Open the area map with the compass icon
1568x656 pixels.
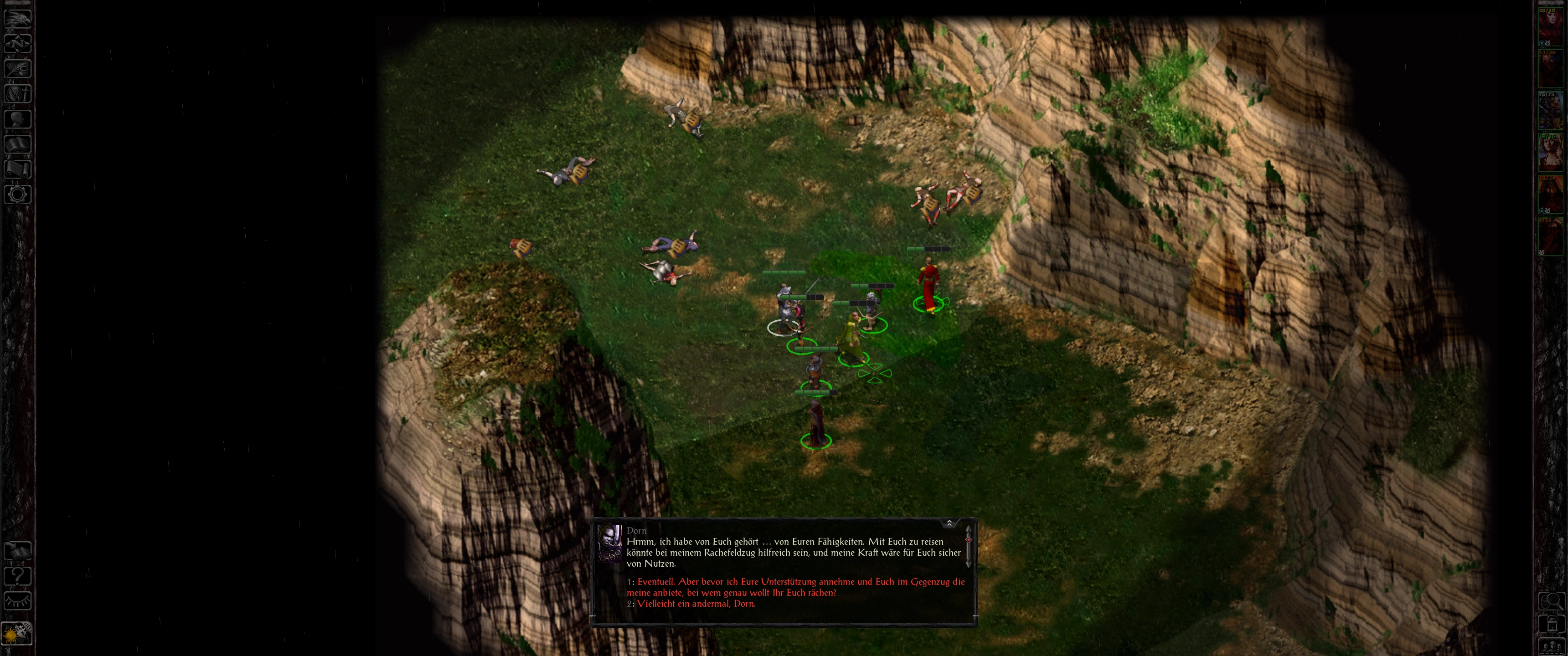point(17,43)
